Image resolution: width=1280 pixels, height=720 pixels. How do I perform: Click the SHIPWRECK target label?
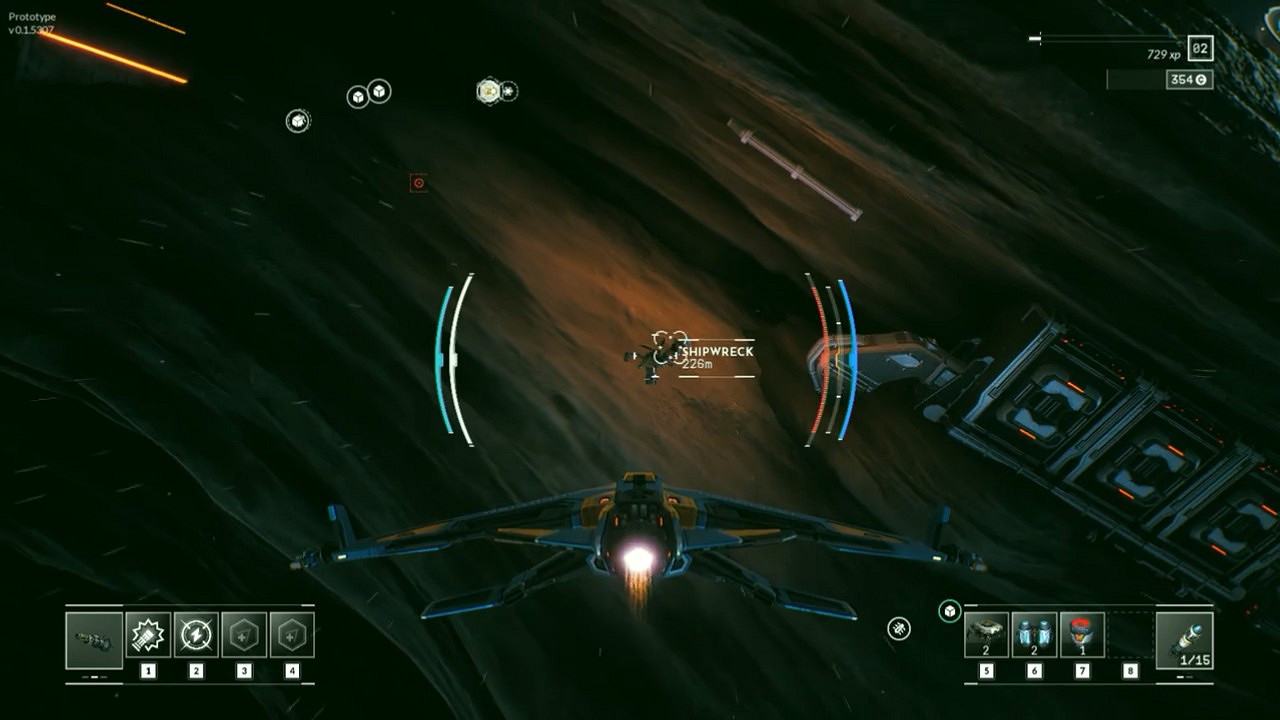tap(712, 352)
